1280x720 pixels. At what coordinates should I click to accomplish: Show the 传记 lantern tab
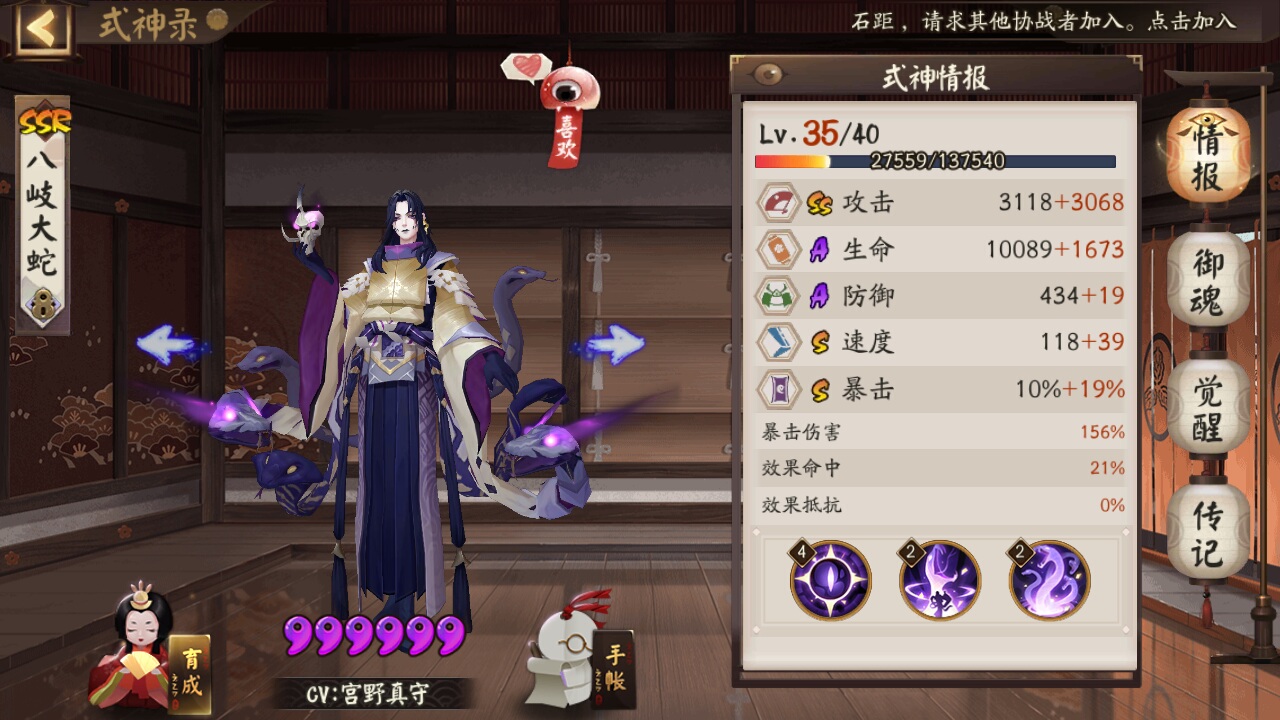(1207, 533)
